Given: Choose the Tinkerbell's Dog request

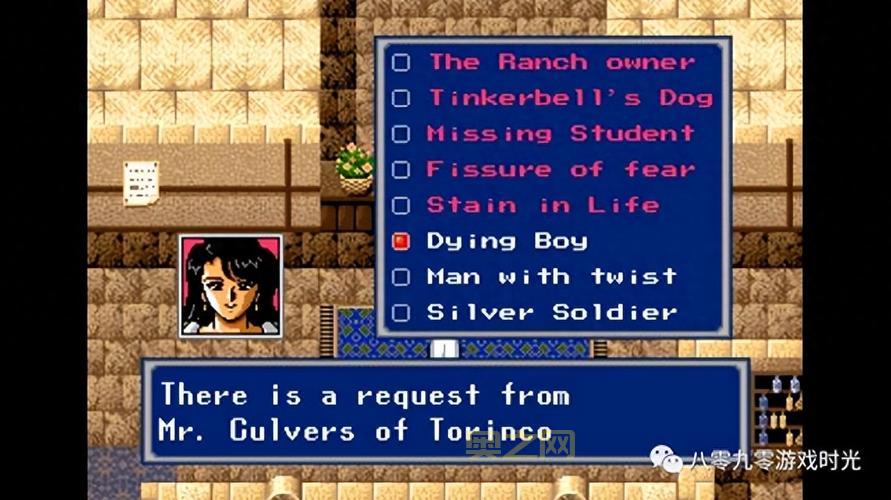Looking at the screenshot, I should (570, 98).
